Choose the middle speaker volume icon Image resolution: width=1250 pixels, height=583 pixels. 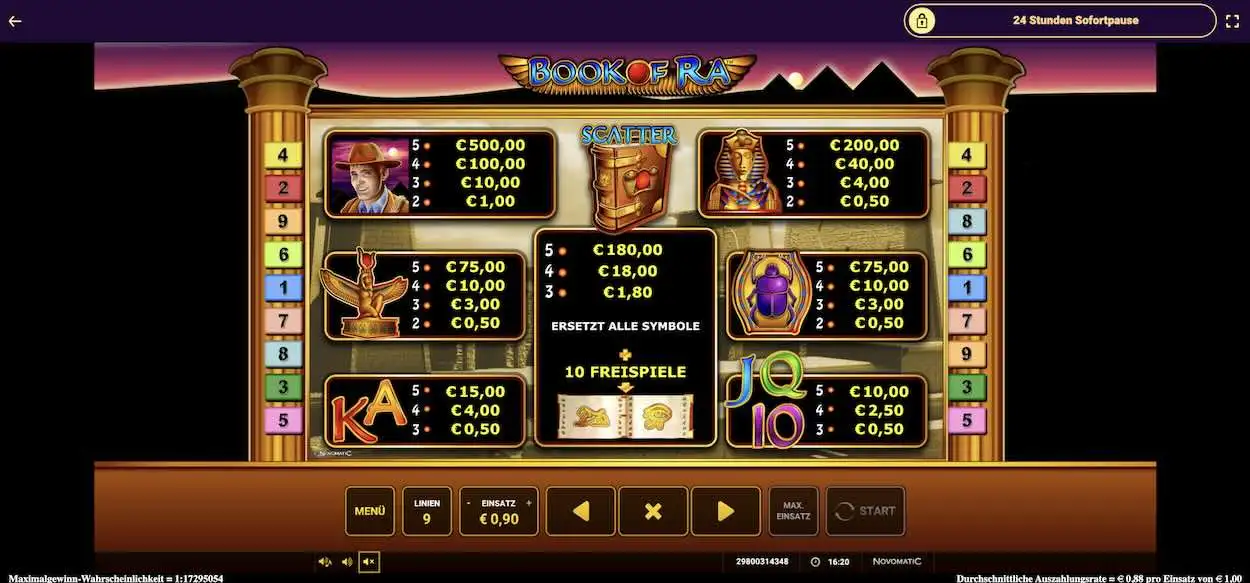tap(347, 562)
